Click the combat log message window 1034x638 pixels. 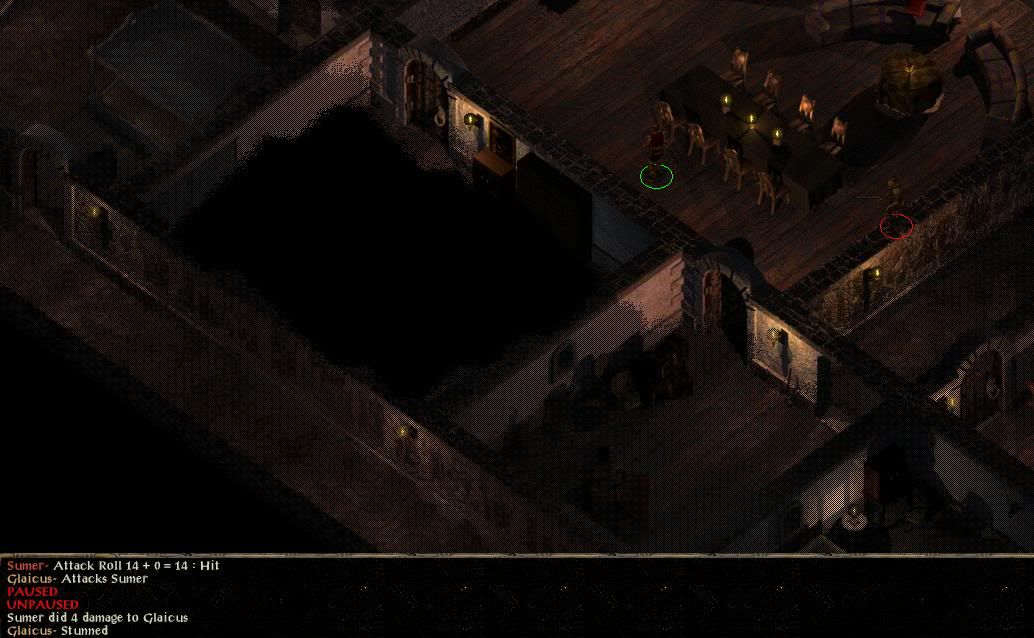click(x=516, y=597)
